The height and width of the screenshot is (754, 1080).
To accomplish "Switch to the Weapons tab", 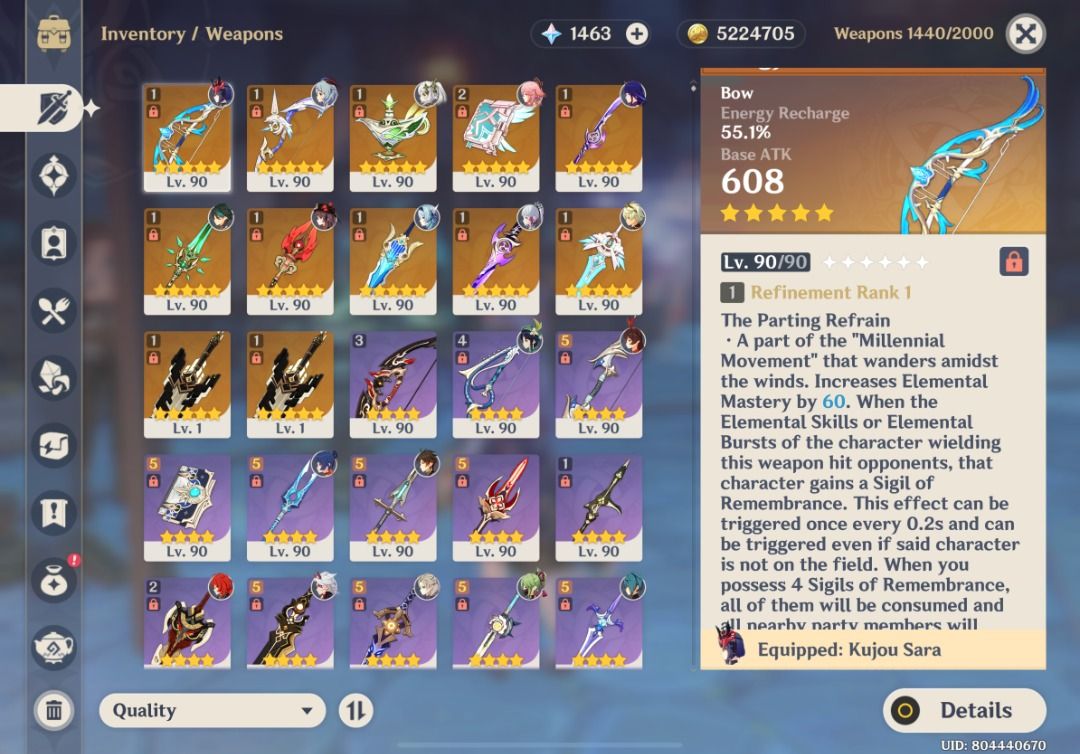I will coord(52,108).
